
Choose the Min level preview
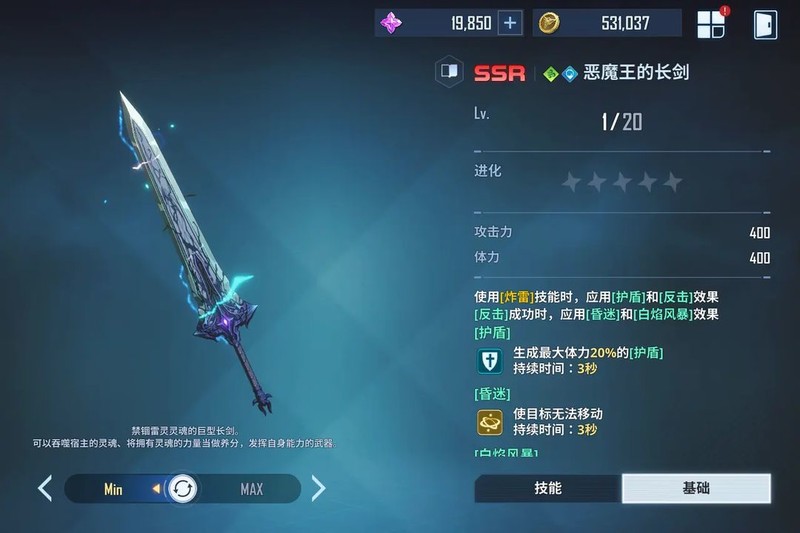(113, 489)
